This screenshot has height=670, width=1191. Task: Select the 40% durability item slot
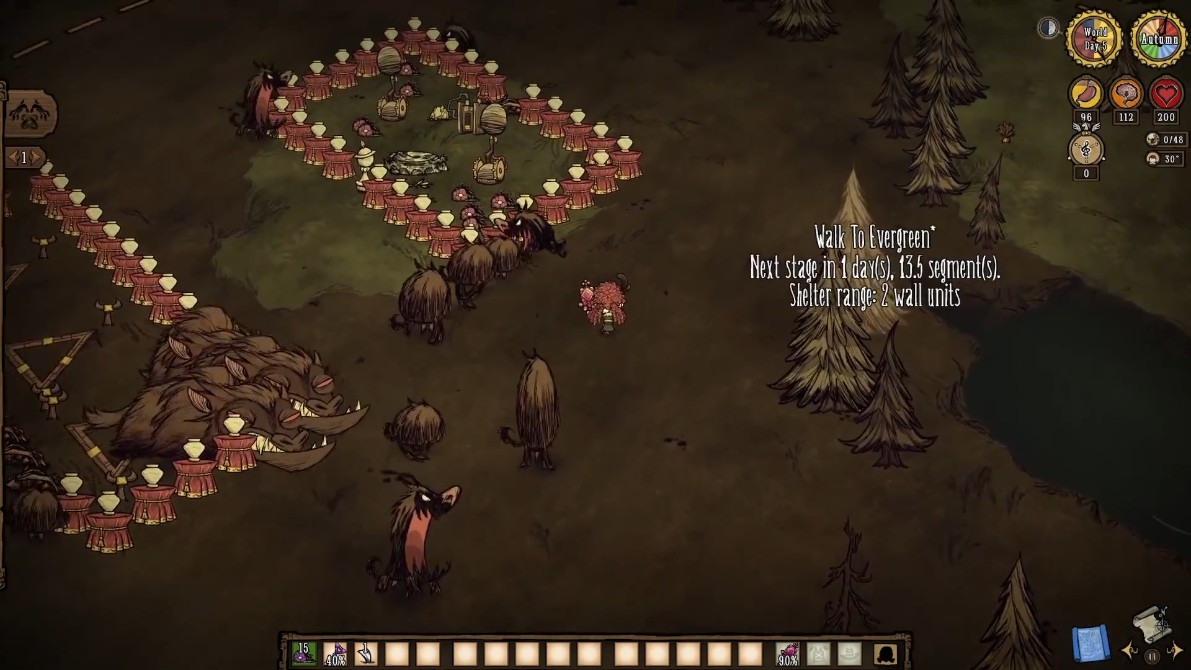click(335, 653)
